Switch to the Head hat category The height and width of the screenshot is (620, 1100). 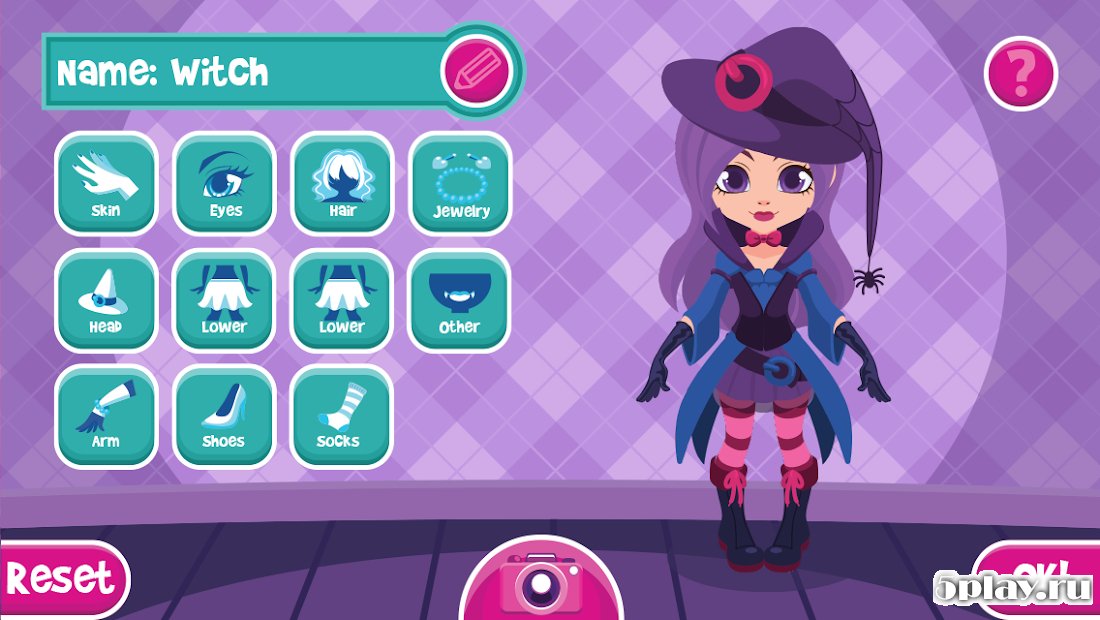(x=106, y=299)
